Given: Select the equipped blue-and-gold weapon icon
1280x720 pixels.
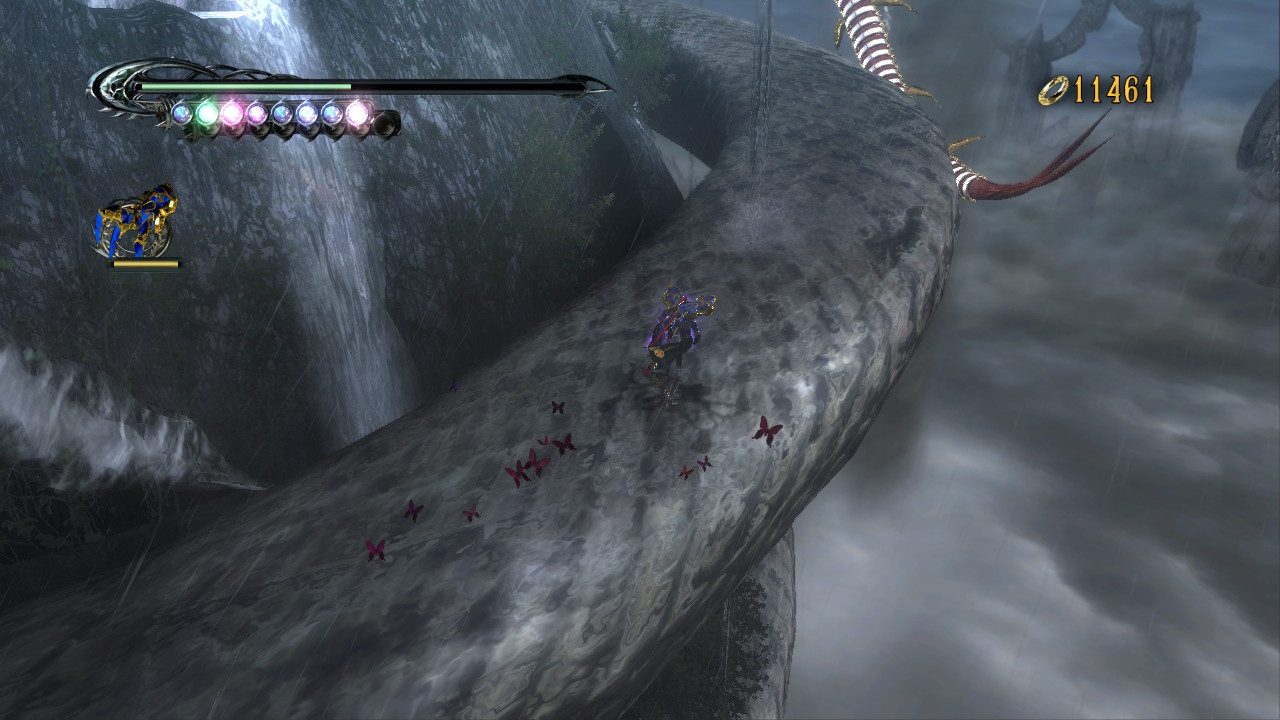Looking at the screenshot, I should pyautogui.click(x=136, y=222).
